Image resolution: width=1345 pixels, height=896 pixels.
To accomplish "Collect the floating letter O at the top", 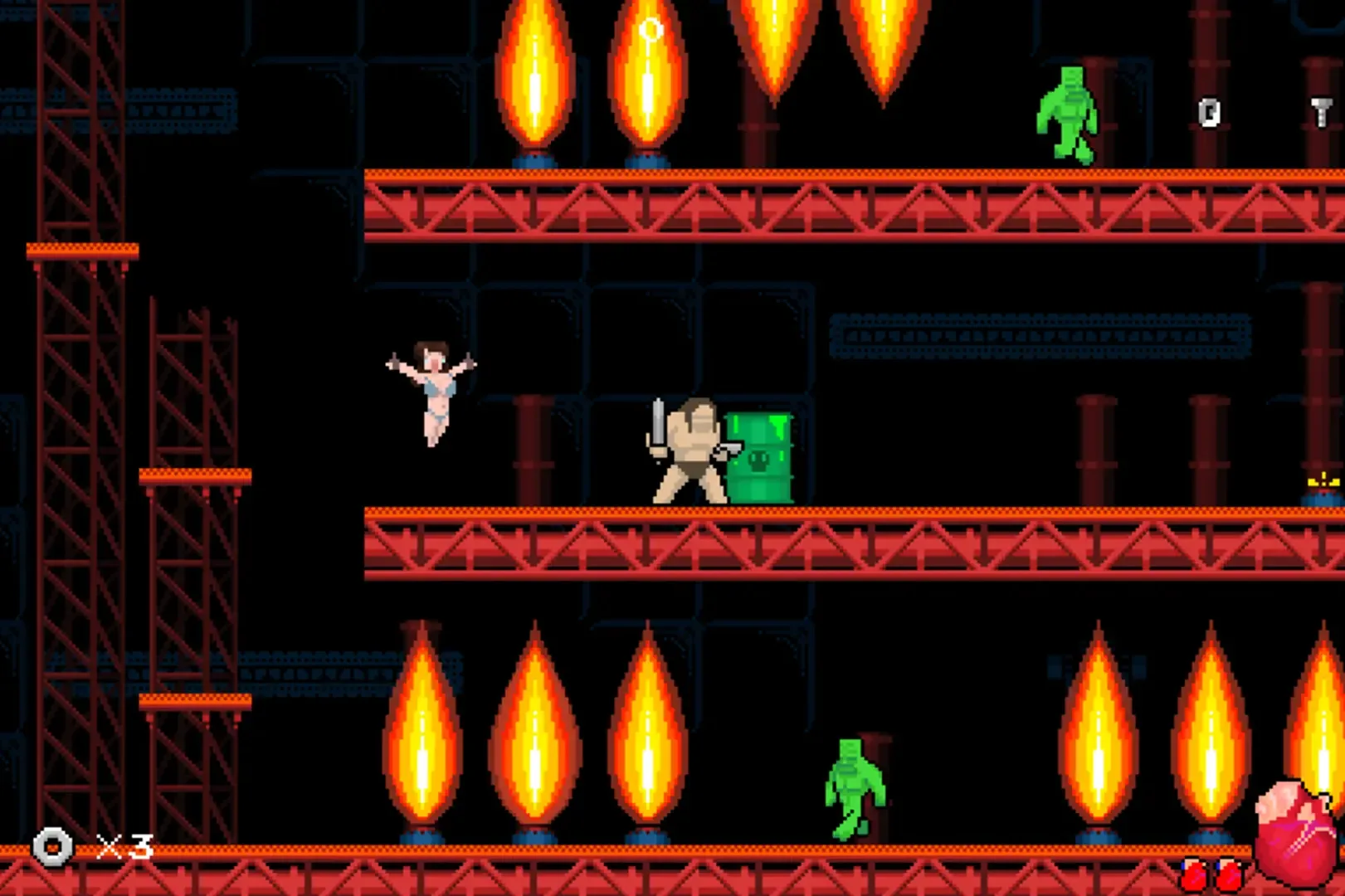I will click(651, 28).
